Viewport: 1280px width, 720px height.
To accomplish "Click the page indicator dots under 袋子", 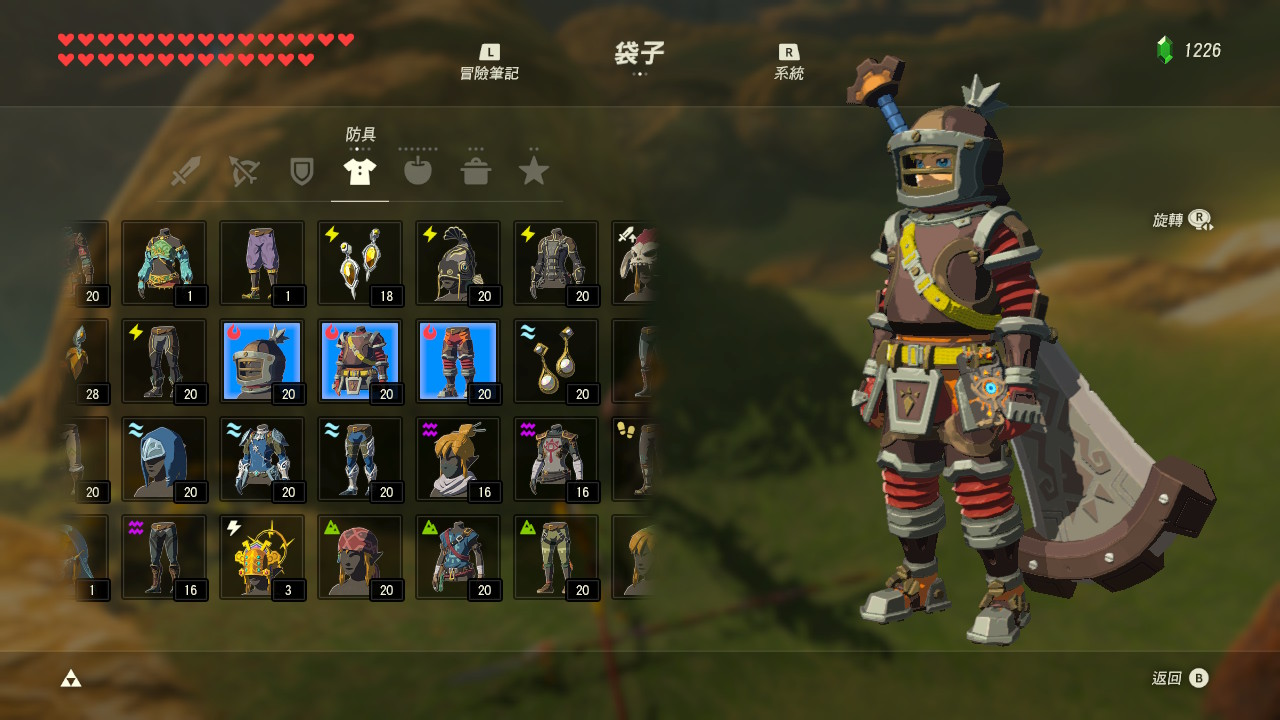I will (x=640, y=73).
